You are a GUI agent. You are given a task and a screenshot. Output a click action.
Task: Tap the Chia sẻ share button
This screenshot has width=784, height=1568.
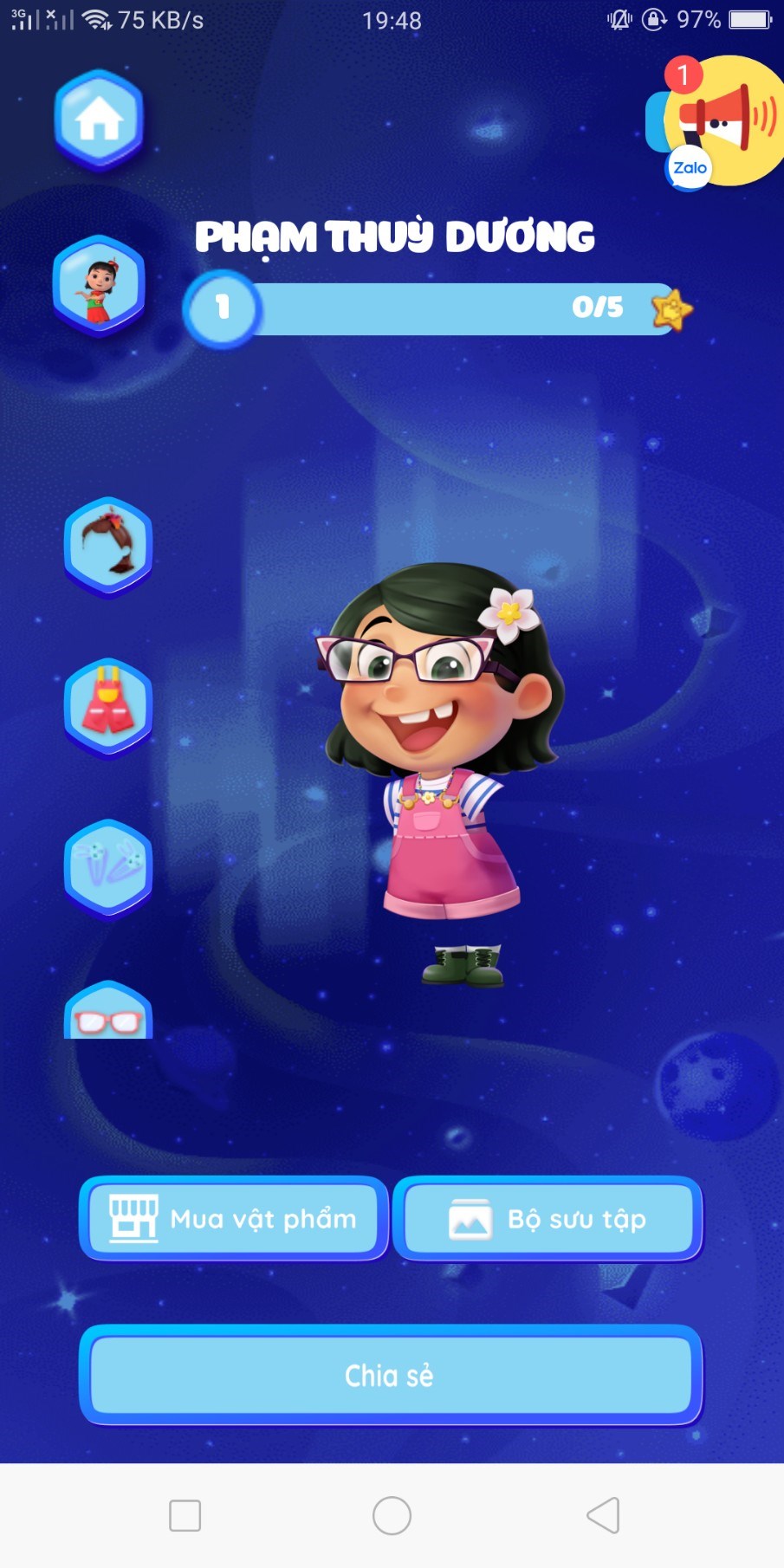(390, 1375)
